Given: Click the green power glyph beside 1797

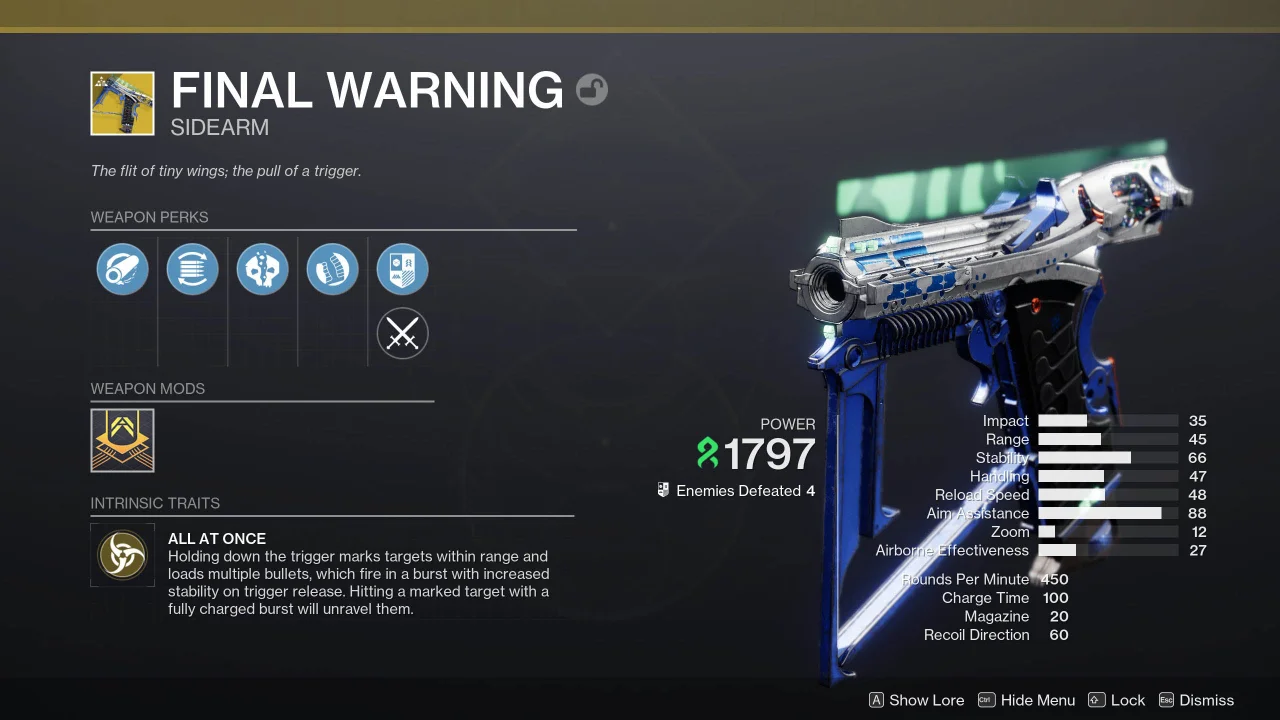Looking at the screenshot, I should 707,454.
